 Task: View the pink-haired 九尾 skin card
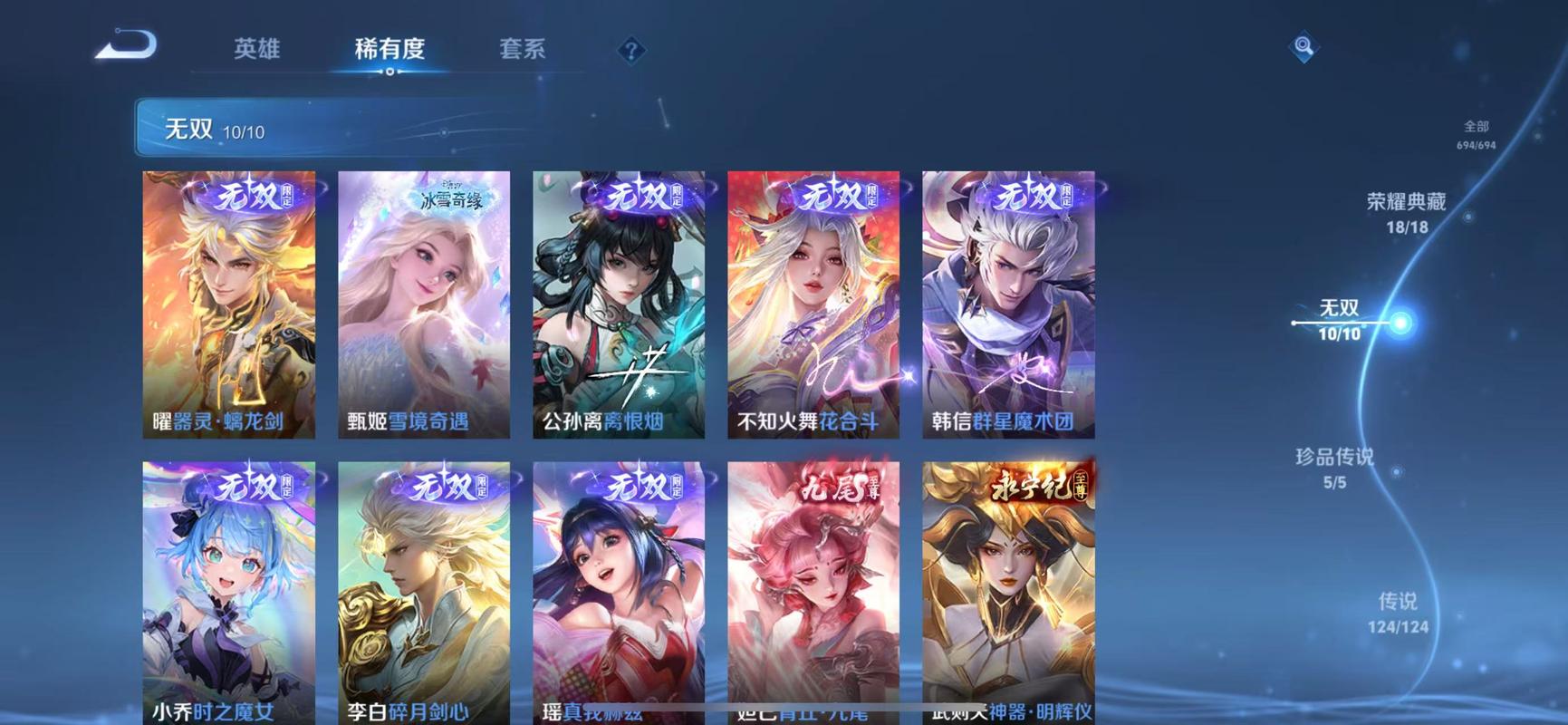[x=813, y=589]
